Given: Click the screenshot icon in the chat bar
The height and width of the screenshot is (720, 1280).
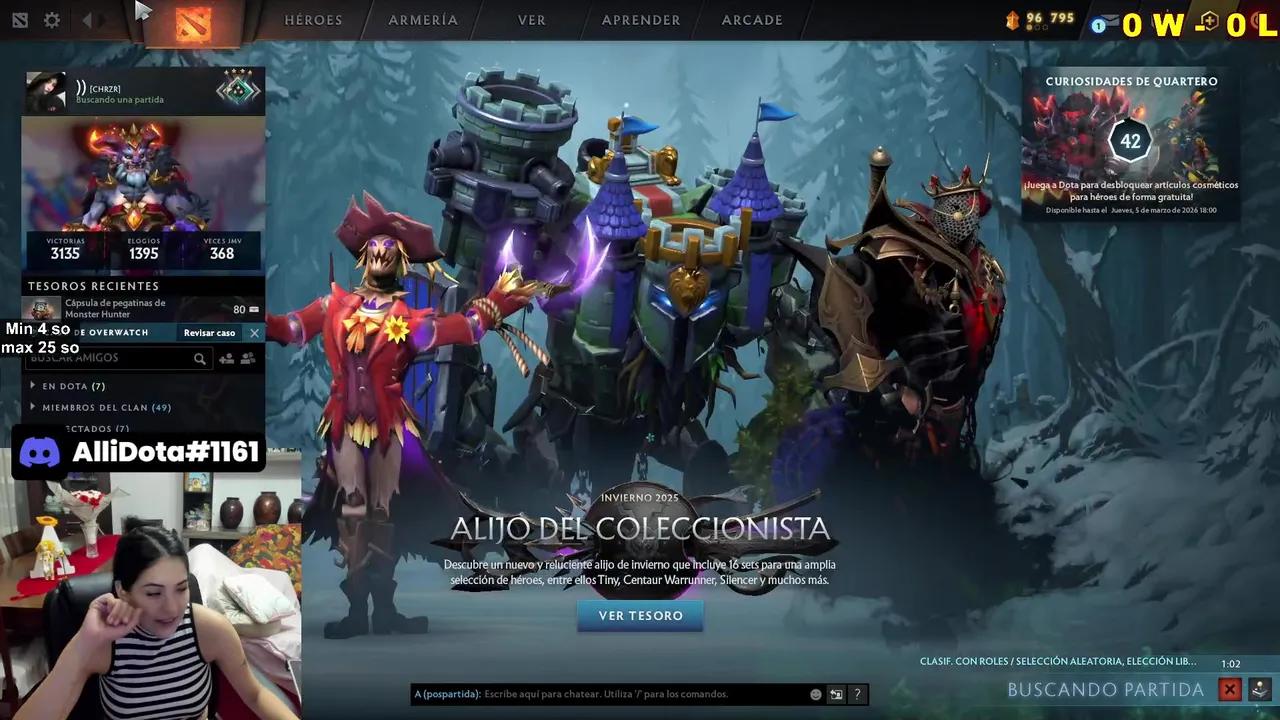Looking at the screenshot, I should 835,694.
